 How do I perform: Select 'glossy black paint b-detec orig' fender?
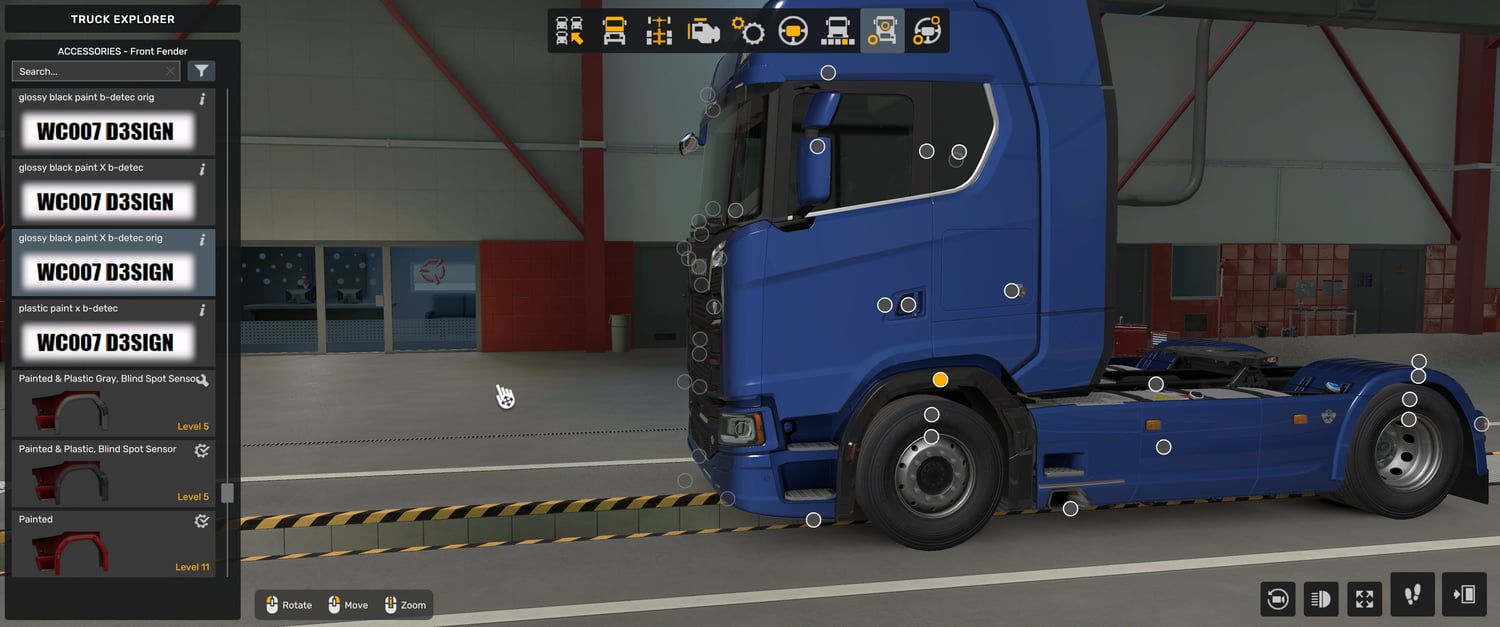[x=113, y=121]
